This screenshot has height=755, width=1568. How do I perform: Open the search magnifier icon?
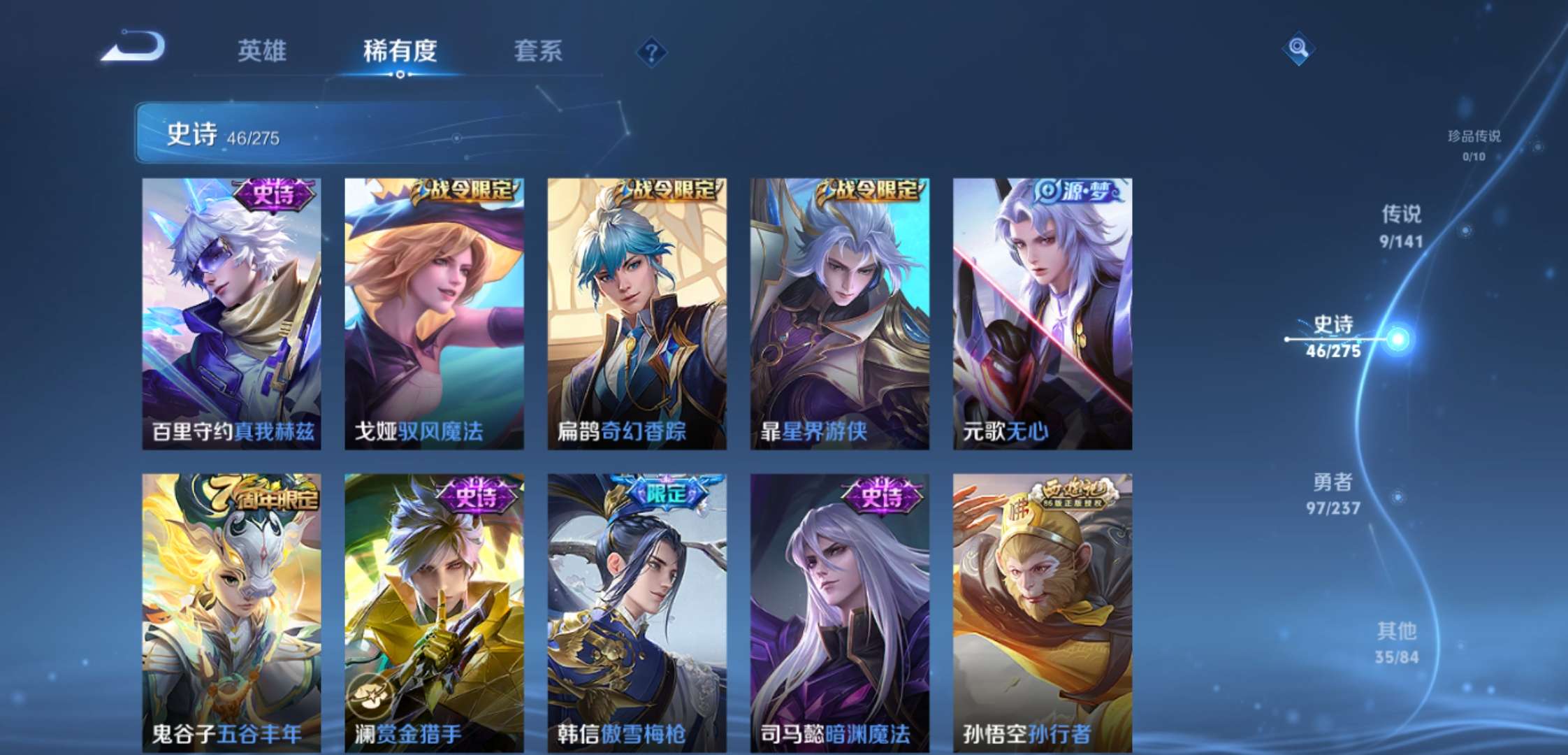tap(1297, 49)
